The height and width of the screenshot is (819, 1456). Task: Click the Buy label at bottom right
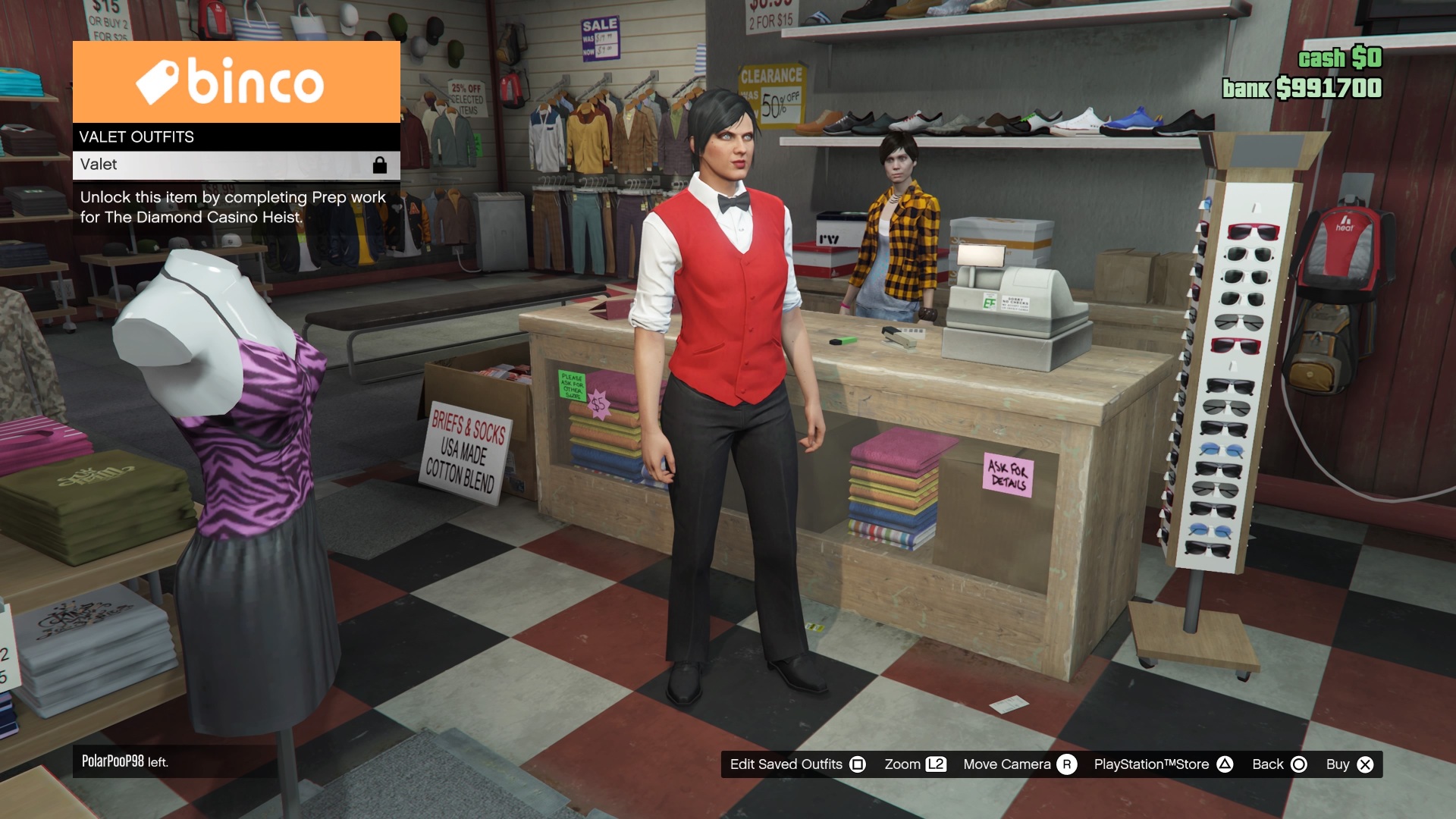[x=1339, y=764]
